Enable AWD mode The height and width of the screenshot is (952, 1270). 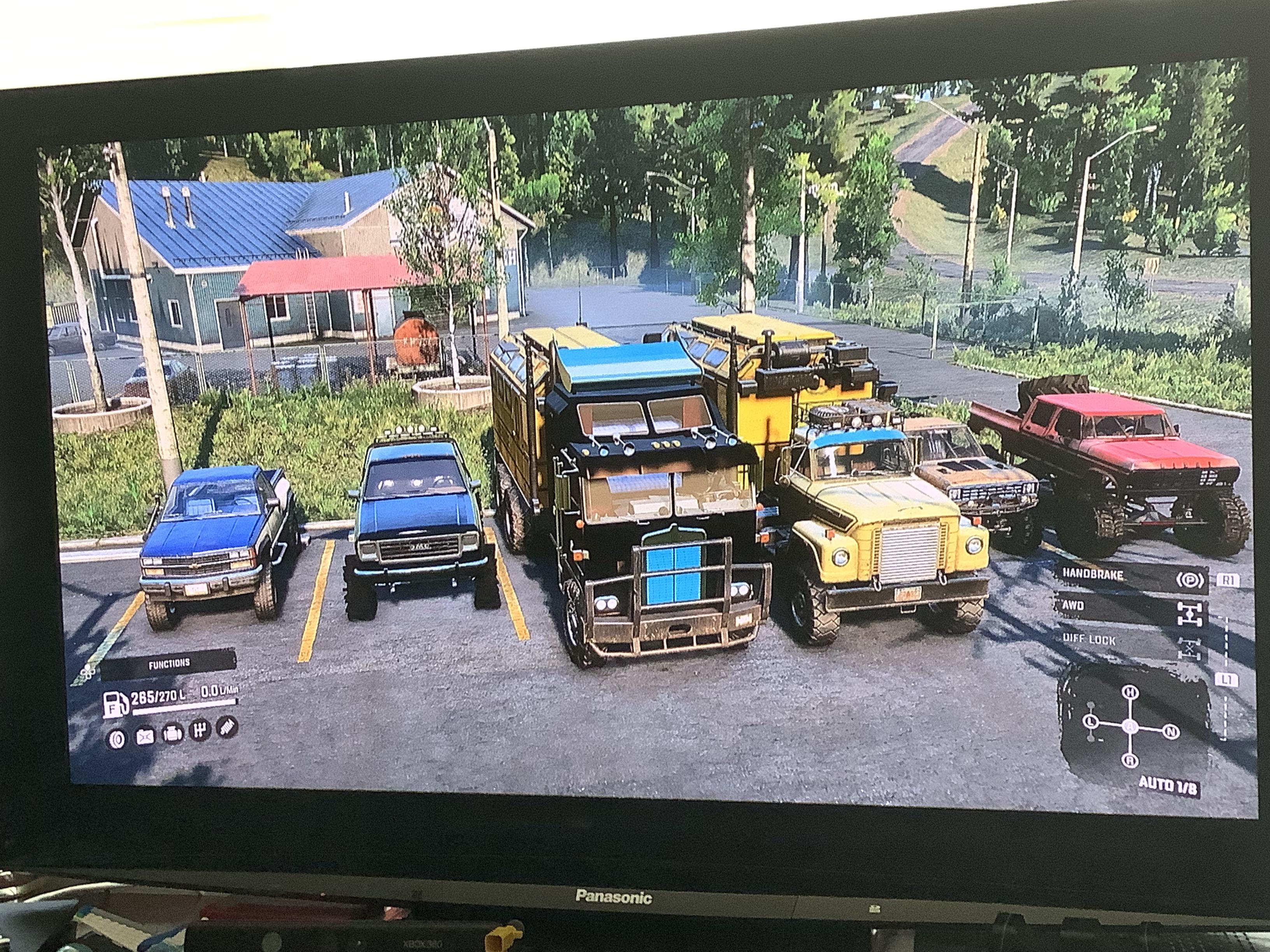coord(1073,605)
